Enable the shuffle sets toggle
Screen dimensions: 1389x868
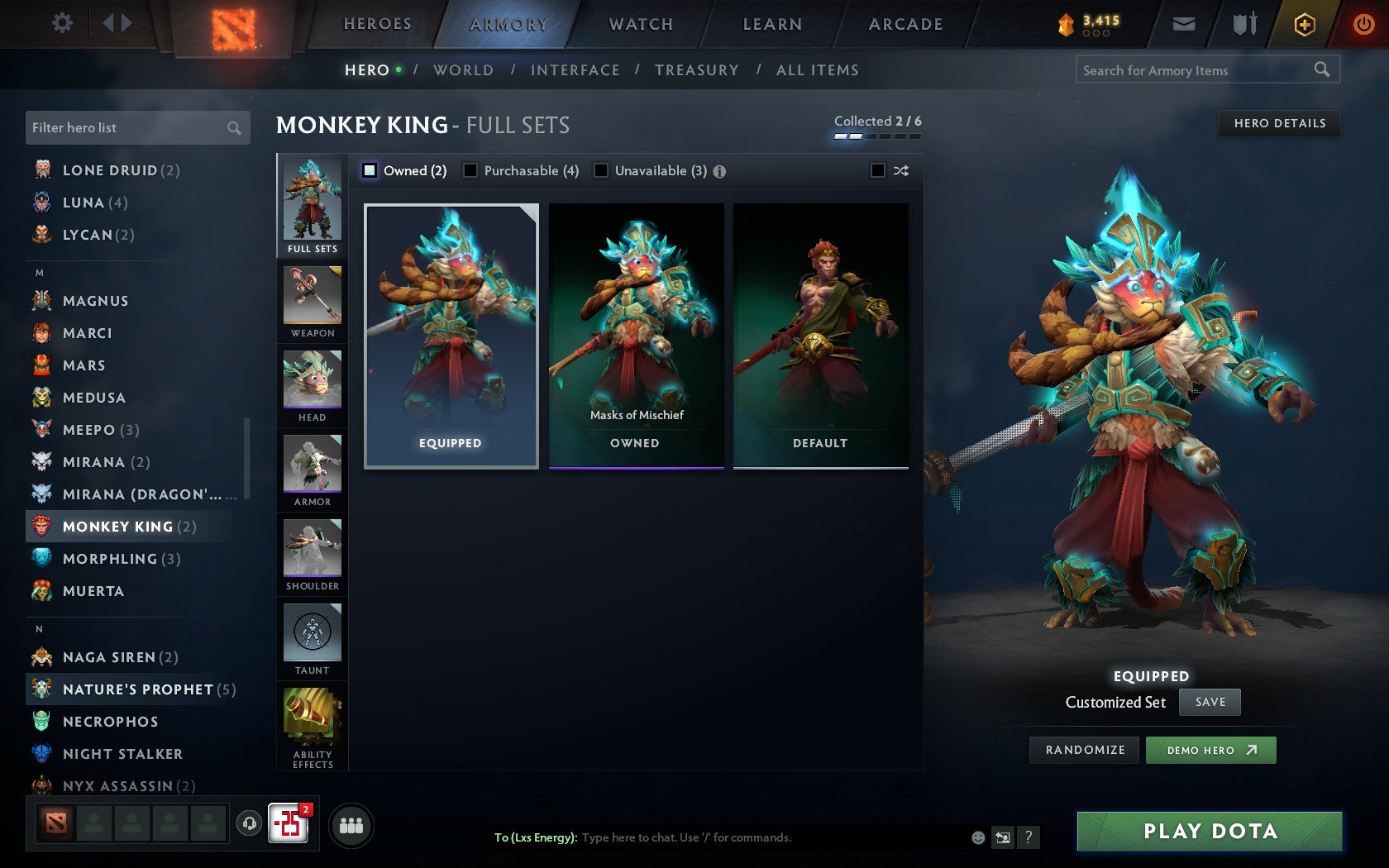coord(879,170)
